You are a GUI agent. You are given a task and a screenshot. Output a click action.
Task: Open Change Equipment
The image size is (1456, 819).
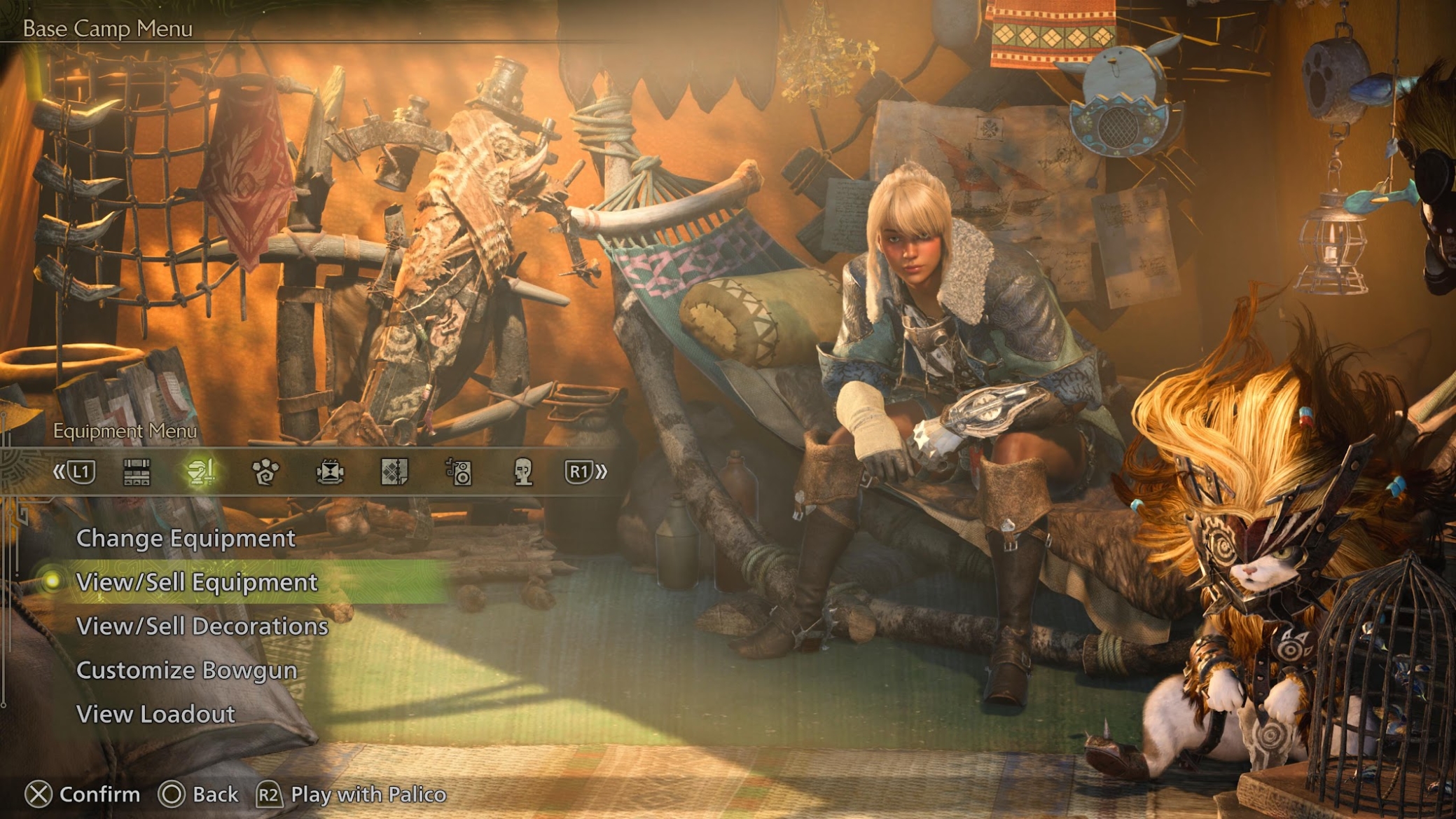[186, 538]
